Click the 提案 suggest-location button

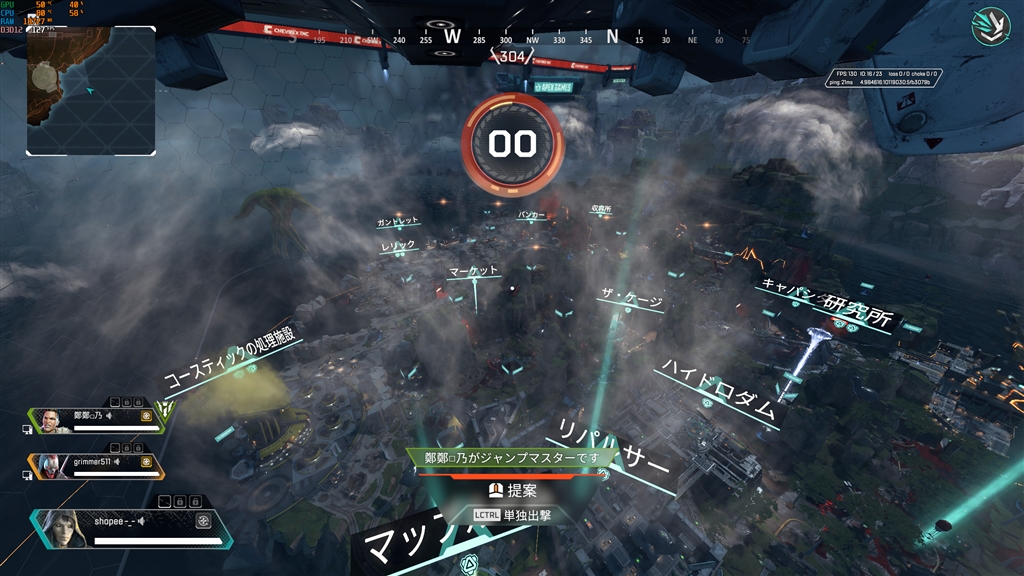click(512, 491)
